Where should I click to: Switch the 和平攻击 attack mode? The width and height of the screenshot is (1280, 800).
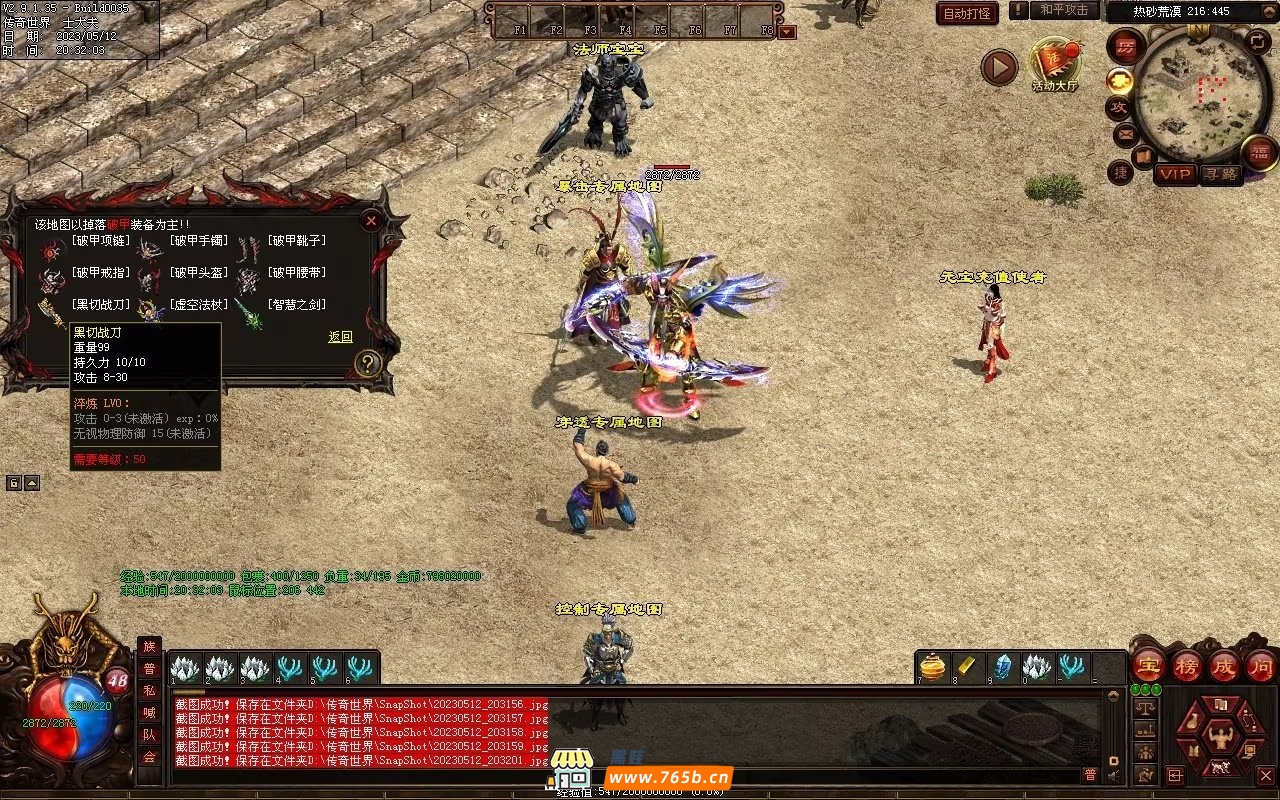pos(1063,10)
